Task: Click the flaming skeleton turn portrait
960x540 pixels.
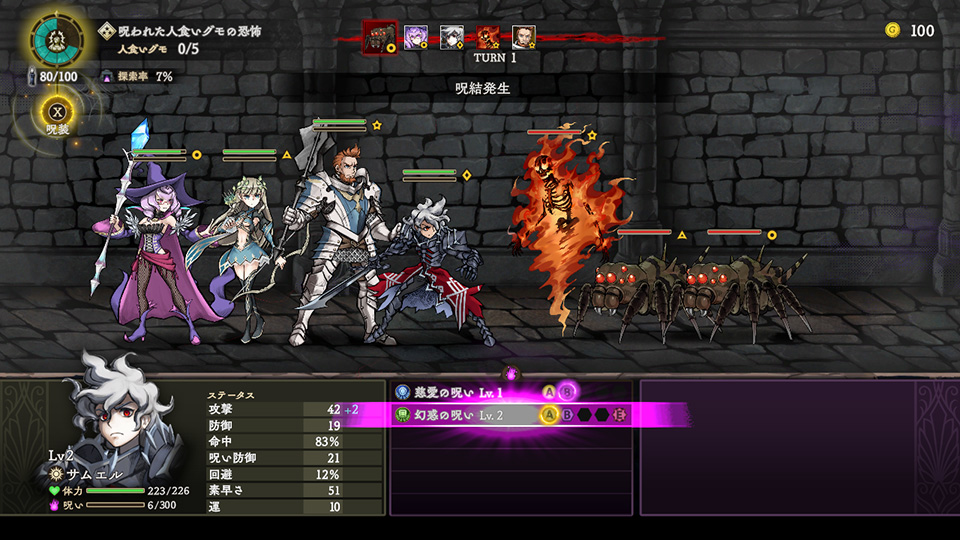Action: click(488, 38)
